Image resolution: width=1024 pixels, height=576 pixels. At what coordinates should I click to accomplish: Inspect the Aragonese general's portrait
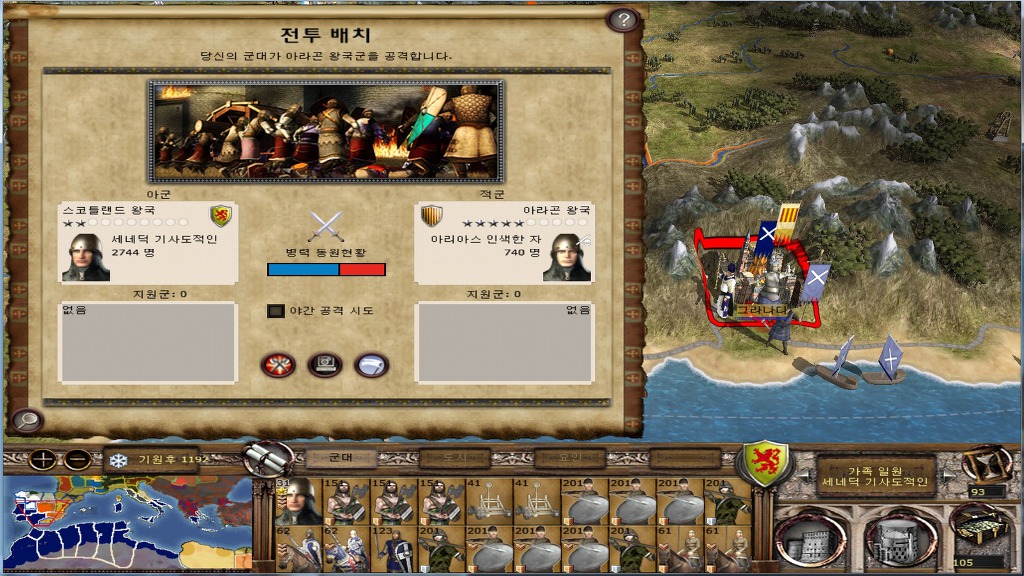566,258
